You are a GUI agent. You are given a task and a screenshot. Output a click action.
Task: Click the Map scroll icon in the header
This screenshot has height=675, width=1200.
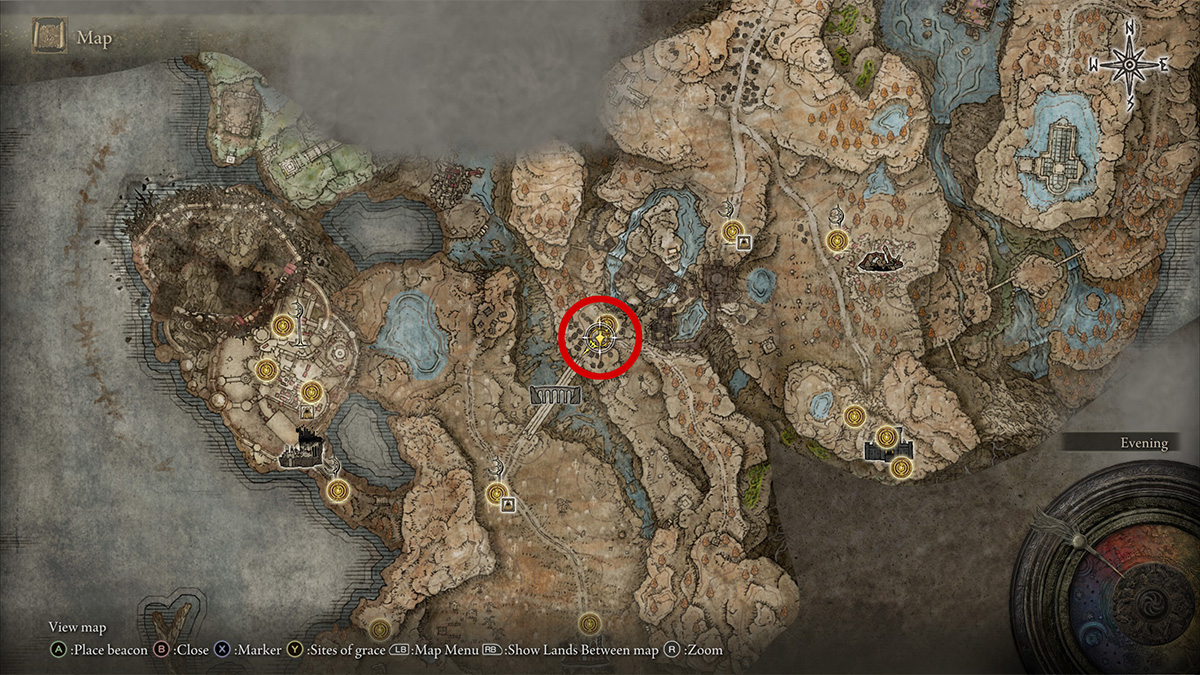coord(49,37)
